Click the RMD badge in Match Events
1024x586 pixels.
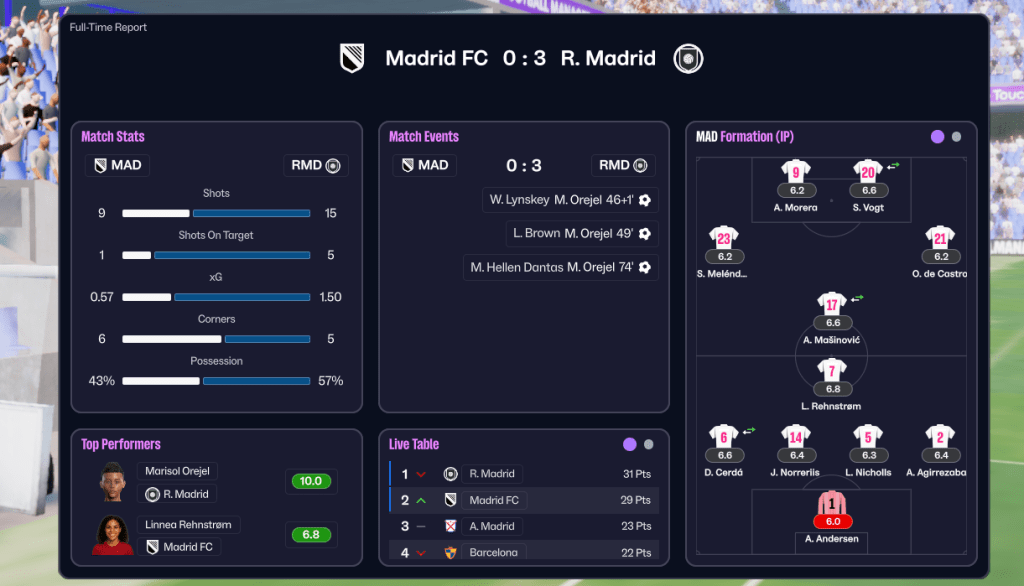pyautogui.click(x=621, y=165)
